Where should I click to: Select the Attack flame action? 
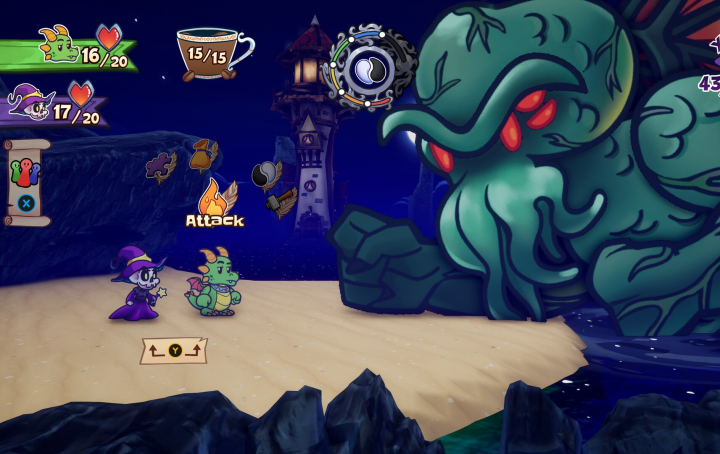pyautogui.click(x=215, y=198)
